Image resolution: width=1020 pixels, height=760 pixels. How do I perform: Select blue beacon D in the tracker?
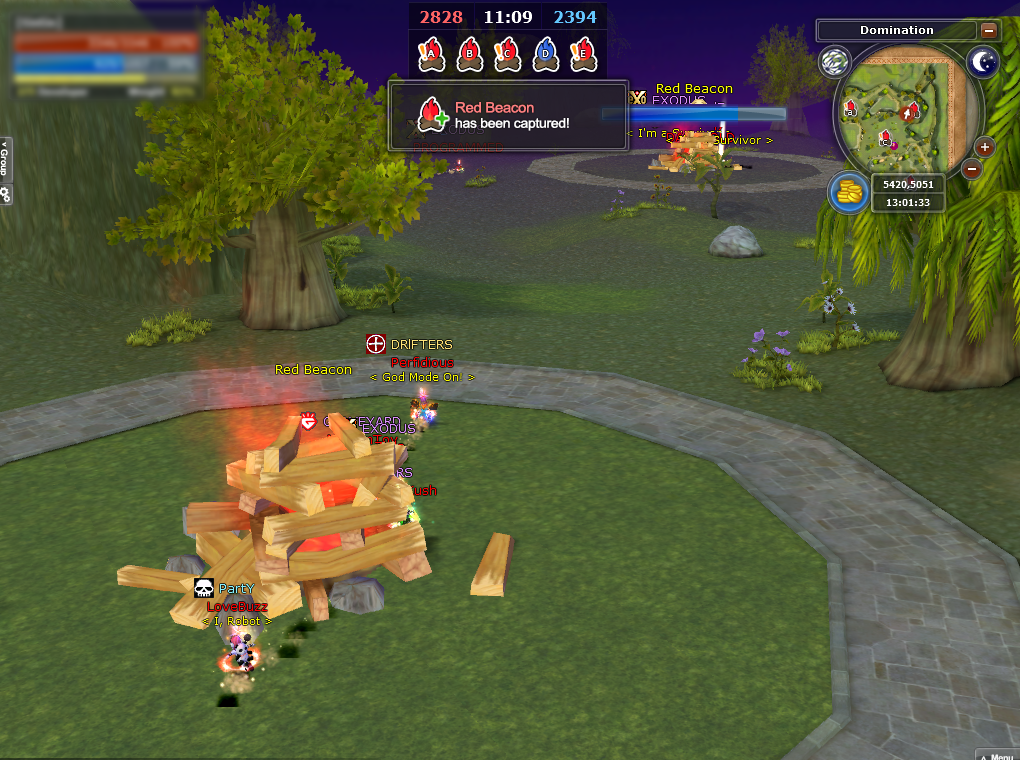pyautogui.click(x=545, y=54)
